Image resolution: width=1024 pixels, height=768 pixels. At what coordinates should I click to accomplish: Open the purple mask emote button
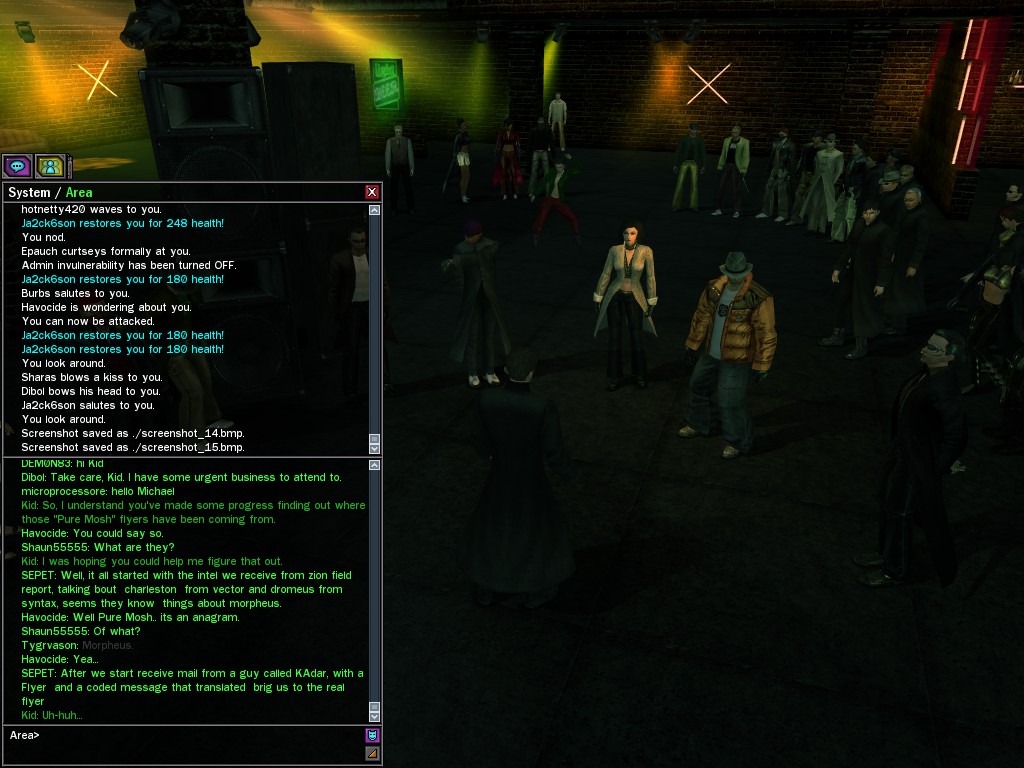click(x=372, y=735)
